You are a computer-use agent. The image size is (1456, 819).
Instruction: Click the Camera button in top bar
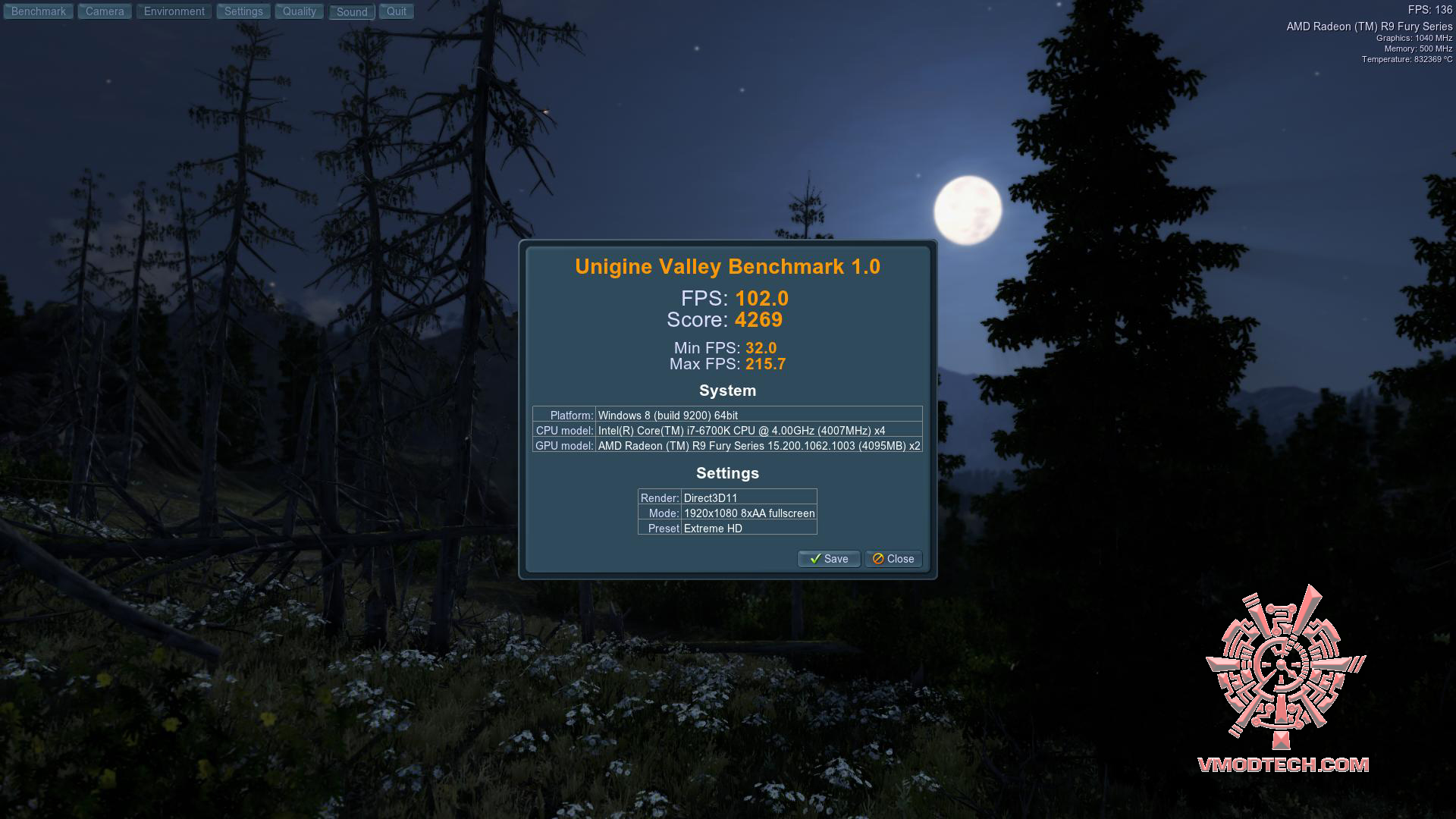[105, 11]
